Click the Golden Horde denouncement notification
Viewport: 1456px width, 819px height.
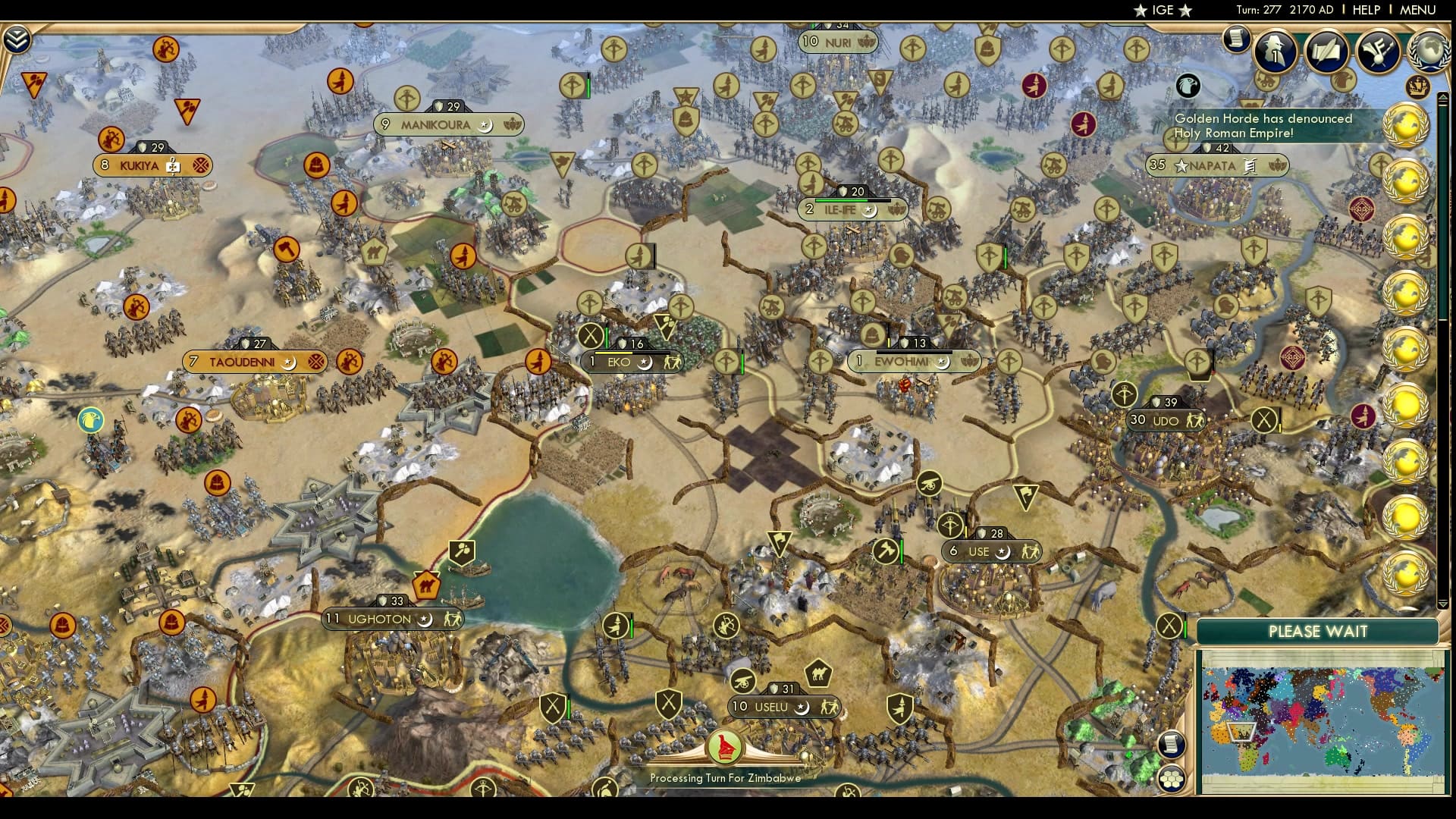1264,125
